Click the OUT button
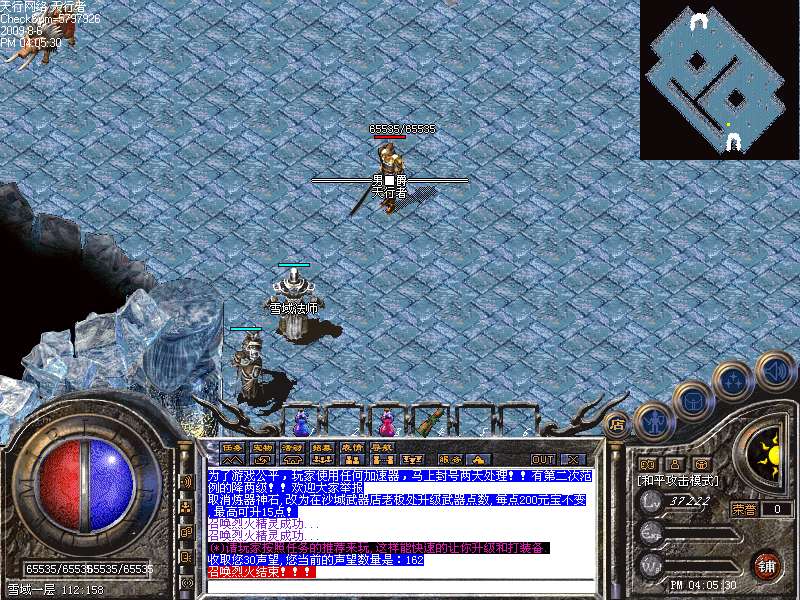 coord(543,460)
